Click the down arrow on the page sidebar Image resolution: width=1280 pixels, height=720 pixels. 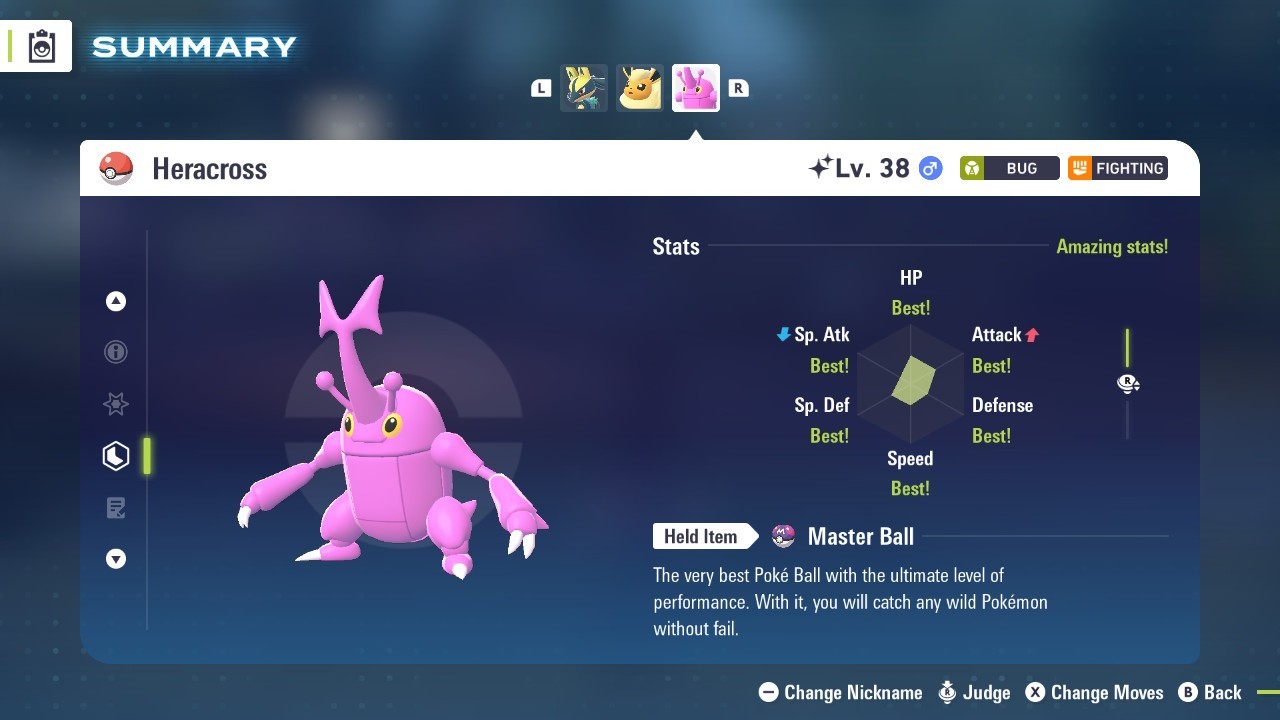click(x=116, y=559)
